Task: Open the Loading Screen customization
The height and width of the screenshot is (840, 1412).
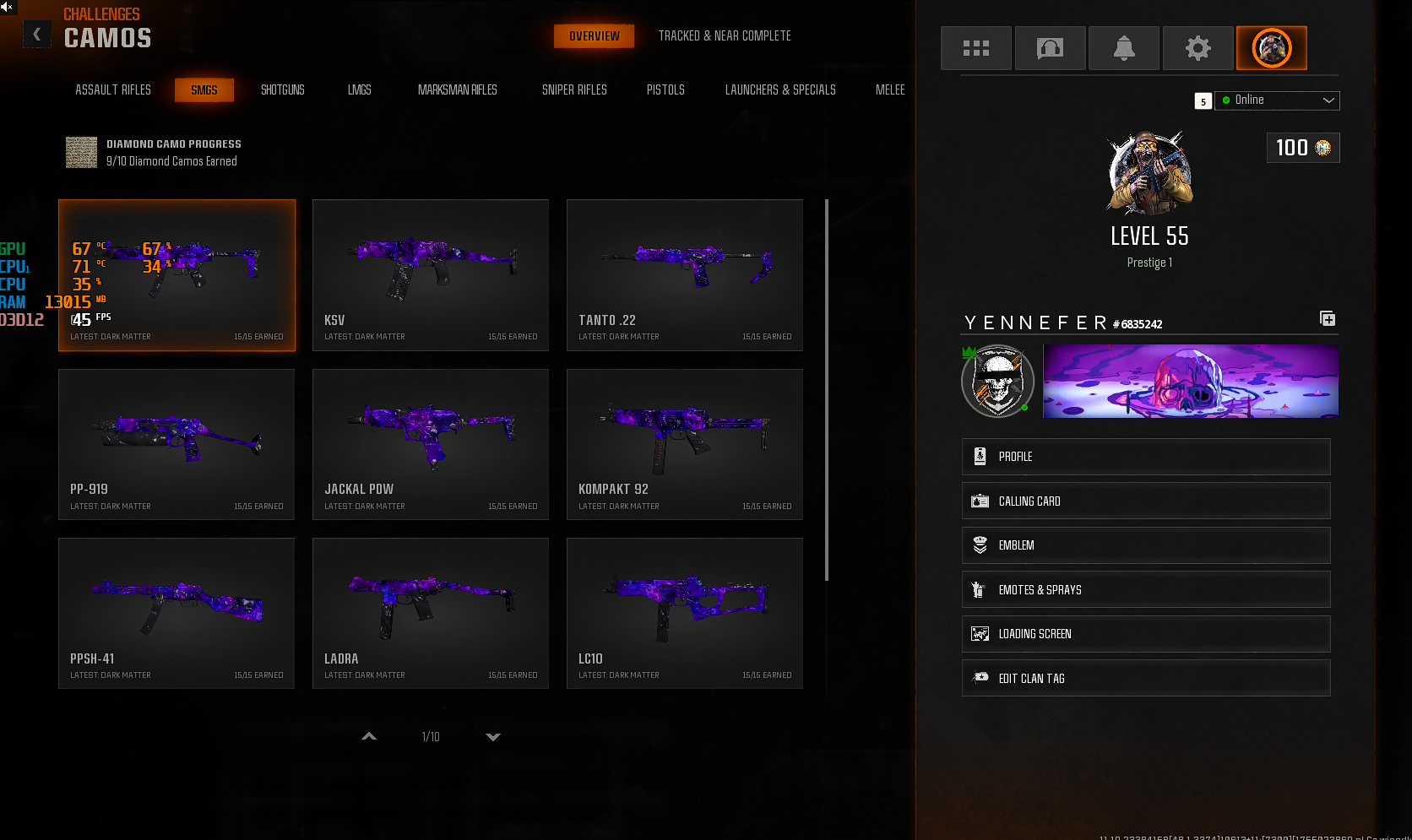Action: click(1146, 634)
